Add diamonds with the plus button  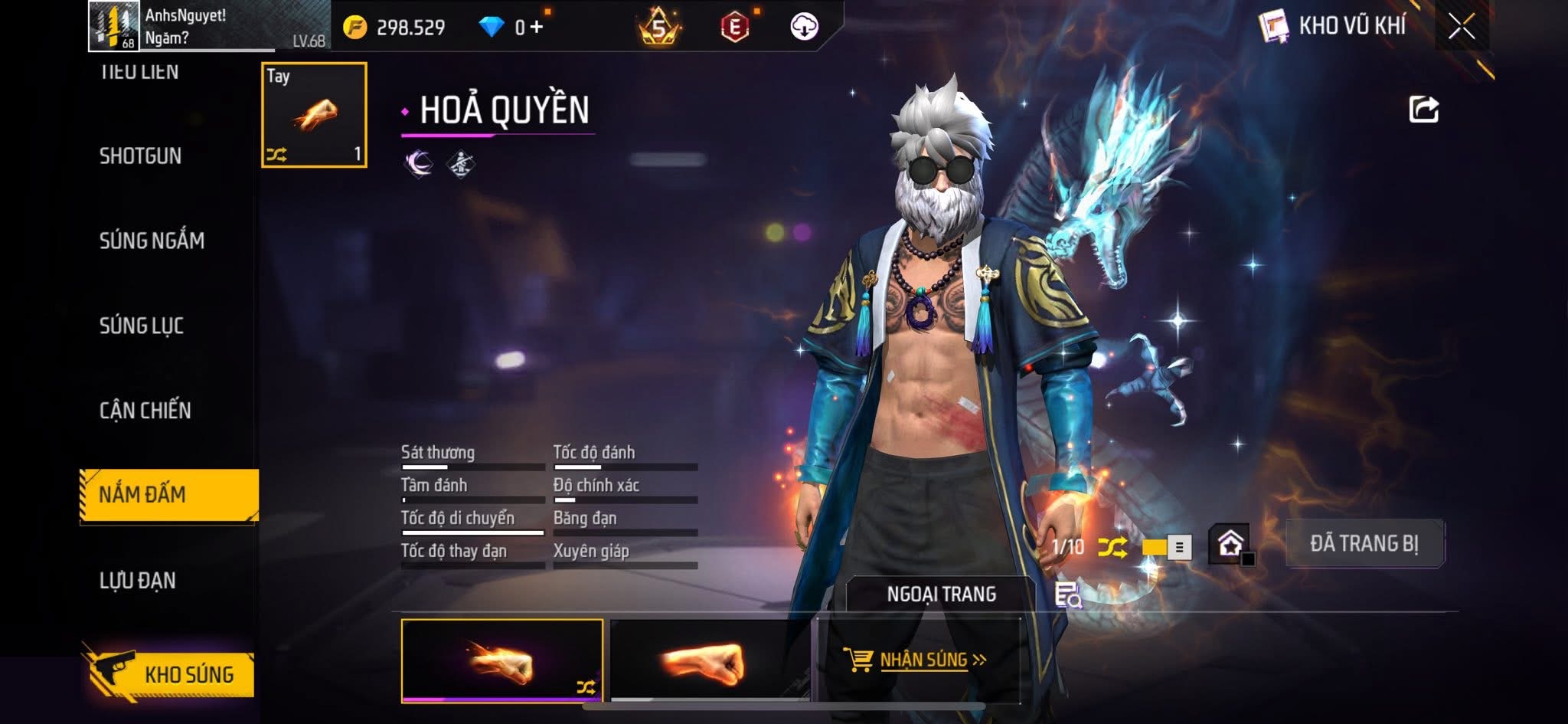tap(536, 28)
